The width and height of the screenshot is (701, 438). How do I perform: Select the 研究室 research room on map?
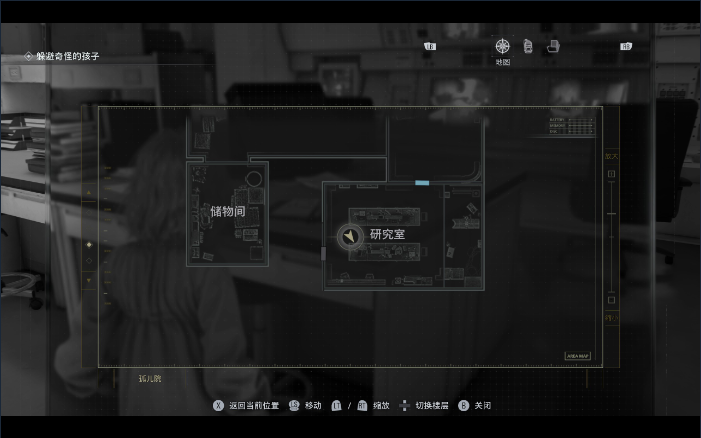pos(387,234)
